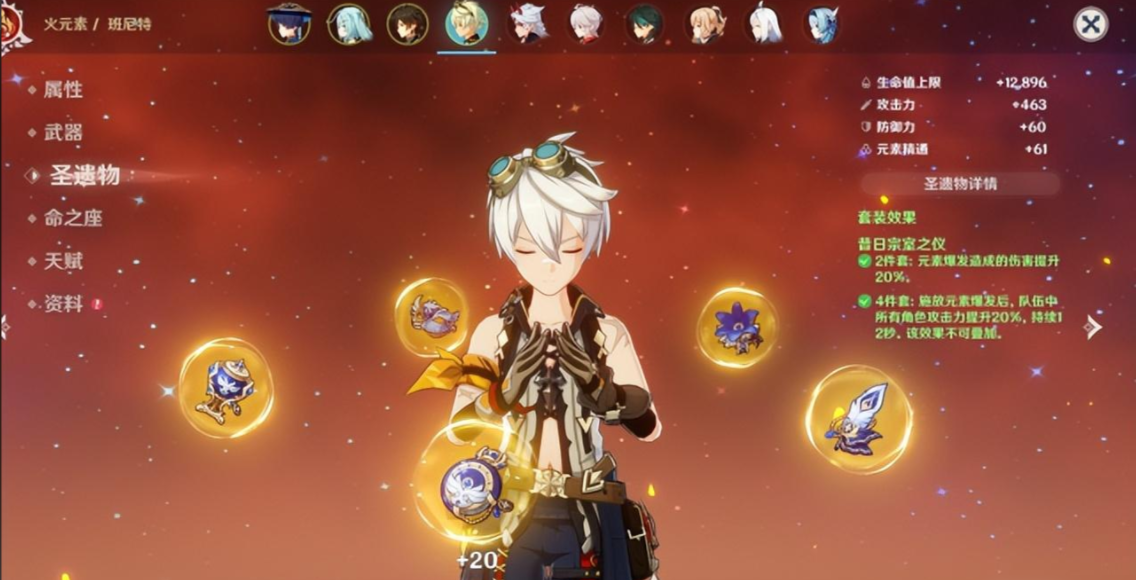Switch to the red-horned Itto portrait
This screenshot has width=1136, height=580.
527,24
